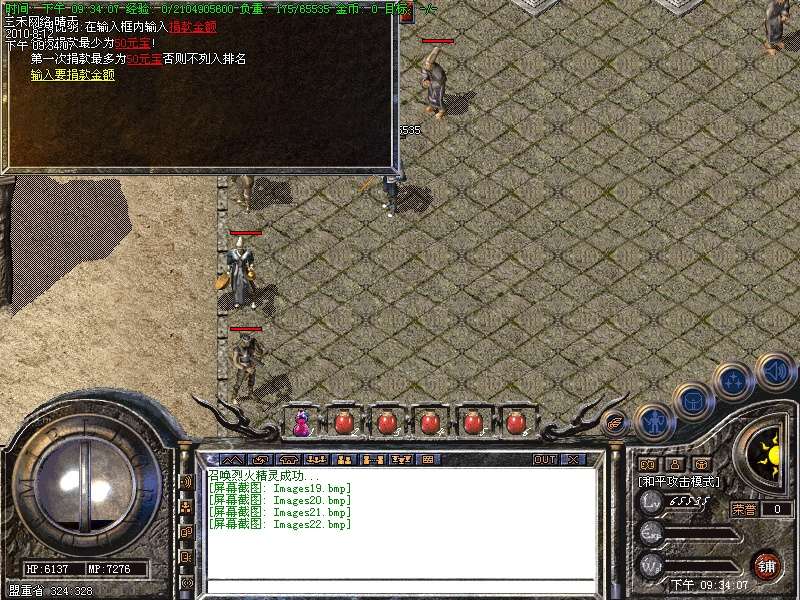Screen dimensions: 800x600
Task: Click the winged icon beside the belt
Action: tap(616, 424)
